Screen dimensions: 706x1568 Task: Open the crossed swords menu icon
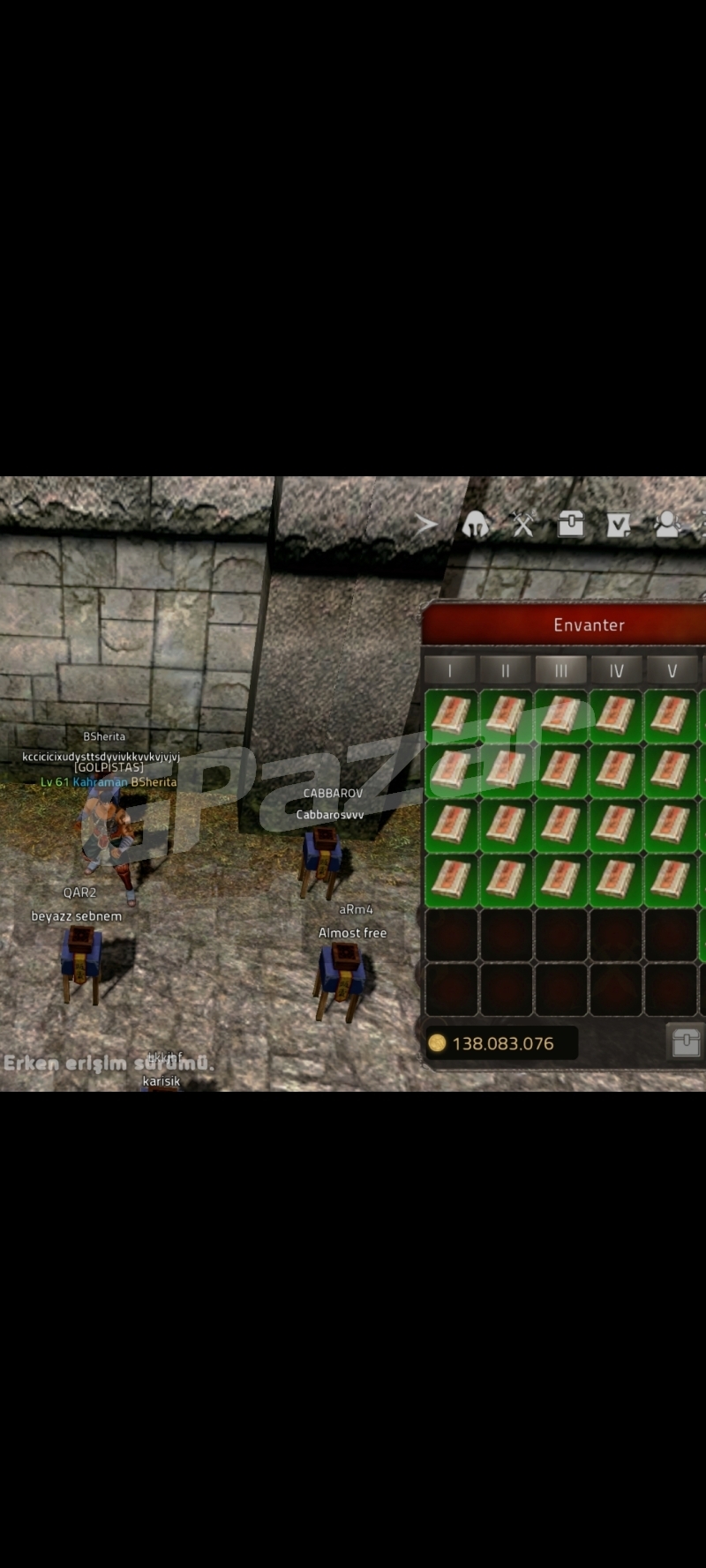click(523, 525)
